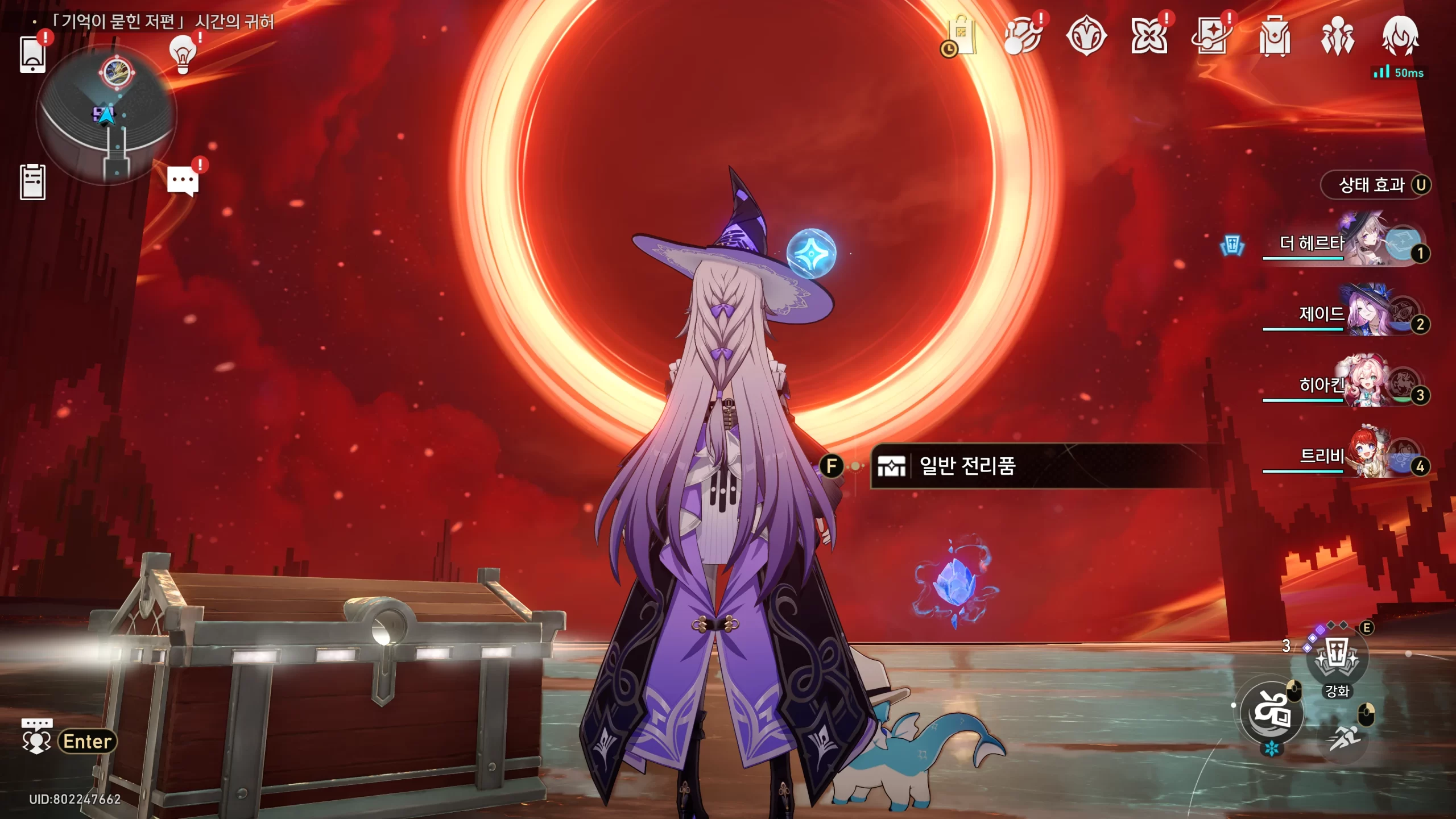The width and height of the screenshot is (1456, 819).
Task: Open the phone menu icon
Action: 32,55
